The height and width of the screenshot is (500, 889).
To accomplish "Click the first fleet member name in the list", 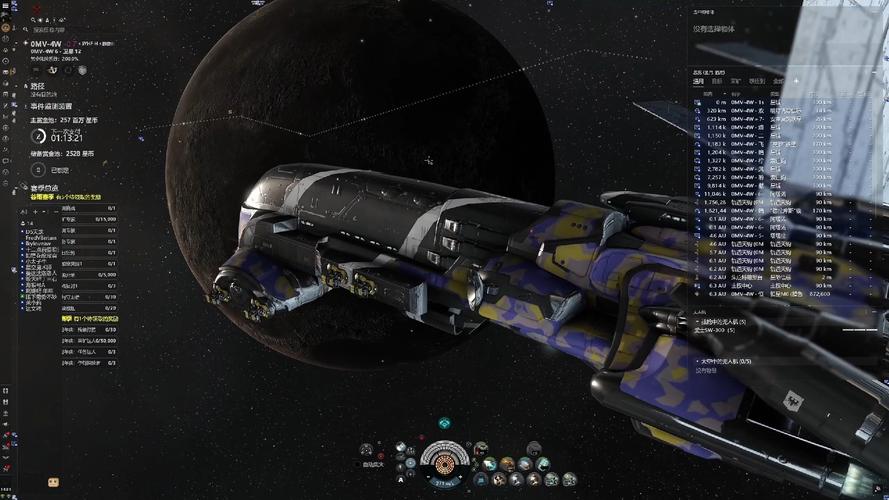I will coord(36,232).
